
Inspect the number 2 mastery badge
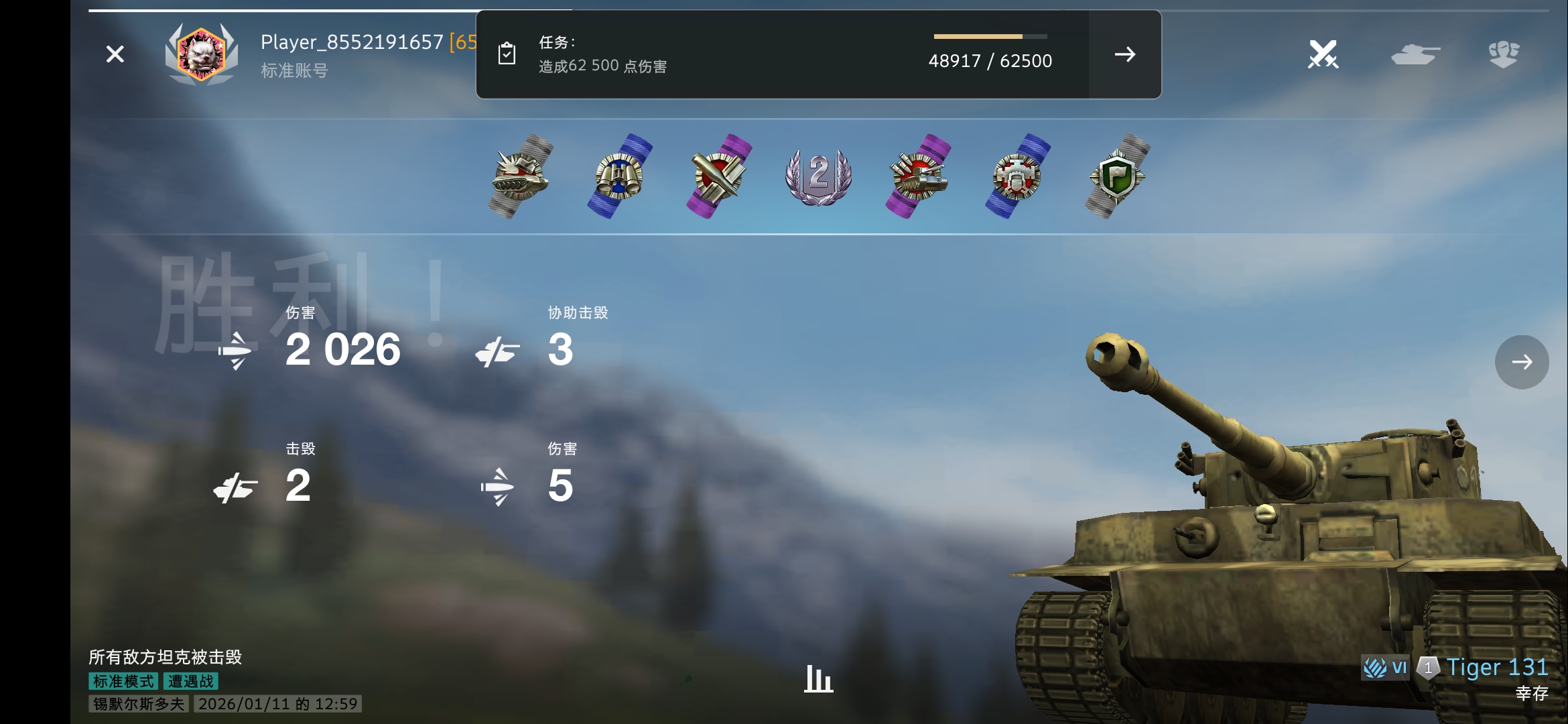point(818,176)
